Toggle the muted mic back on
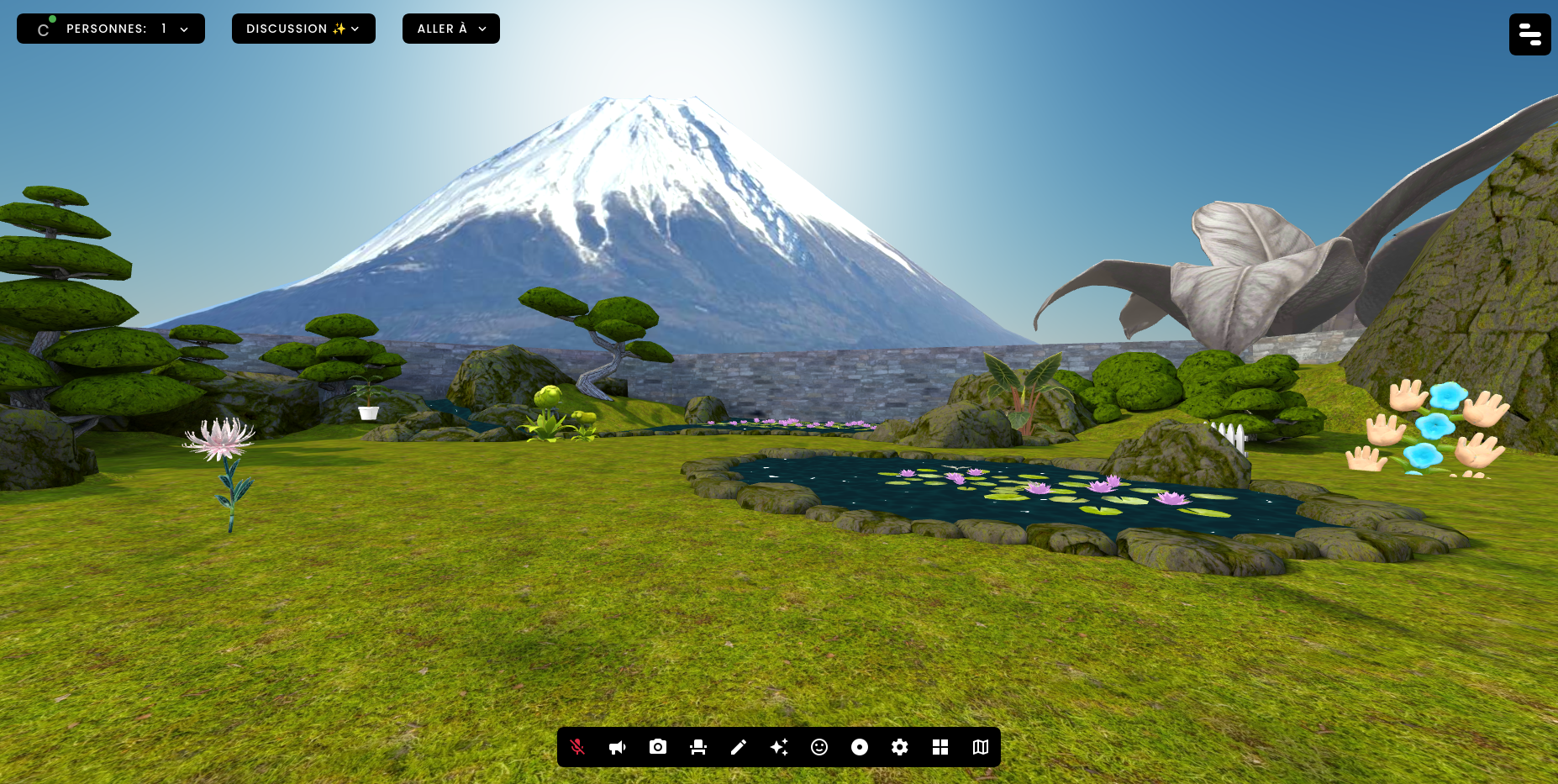The image size is (1558, 784). pyautogui.click(x=577, y=747)
